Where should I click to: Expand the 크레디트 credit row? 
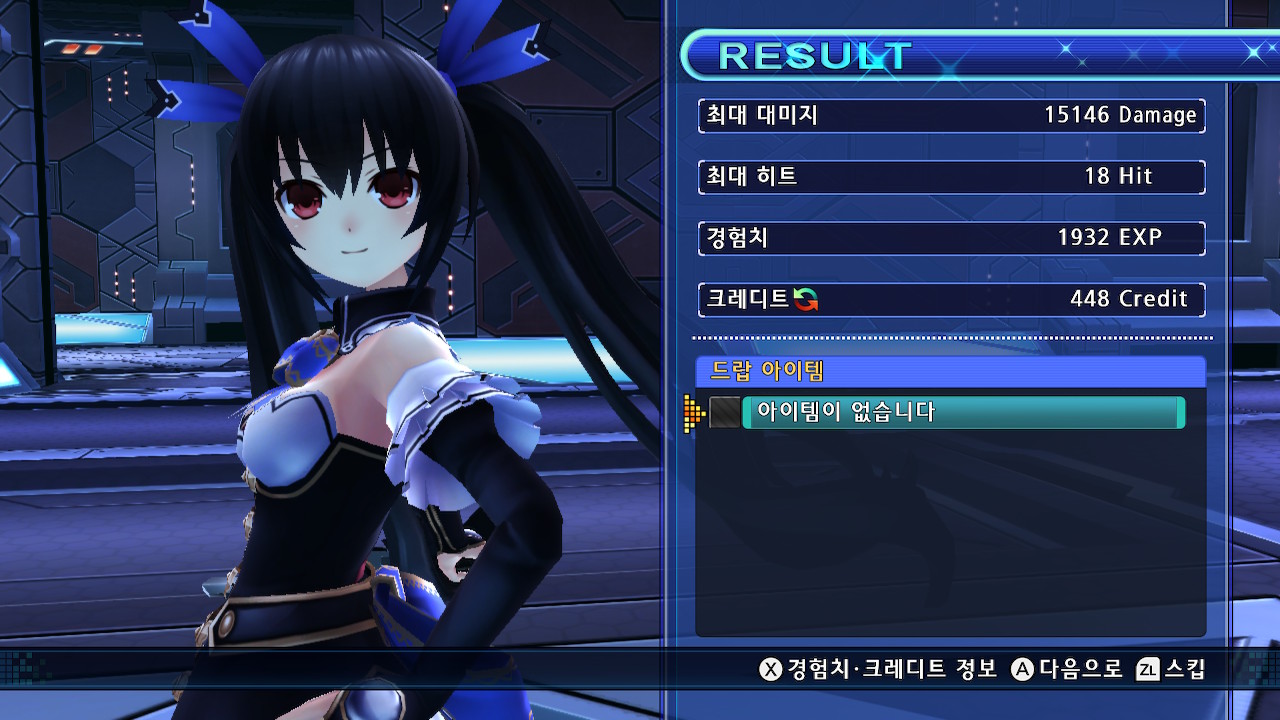coord(950,299)
